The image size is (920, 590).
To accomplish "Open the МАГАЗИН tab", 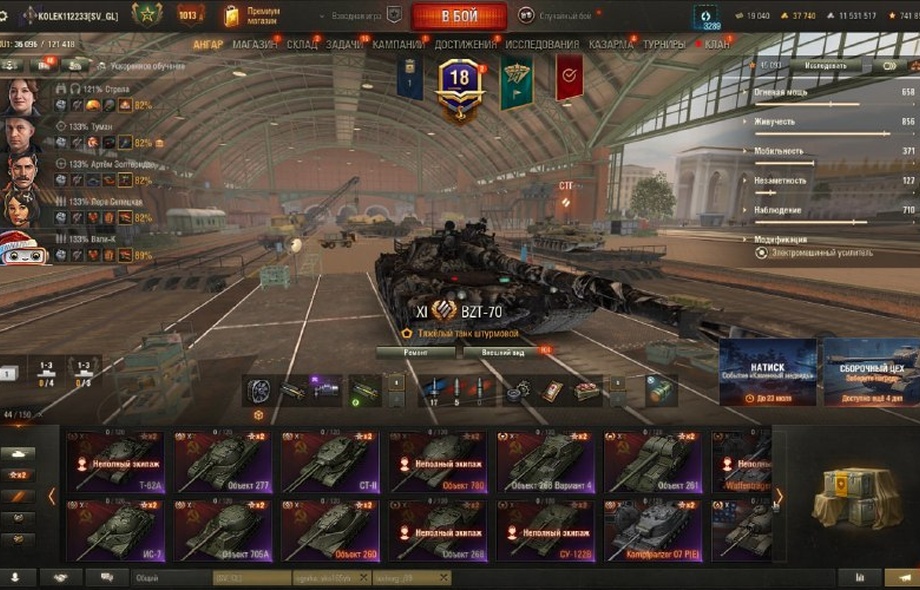I will click(x=256, y=44).
